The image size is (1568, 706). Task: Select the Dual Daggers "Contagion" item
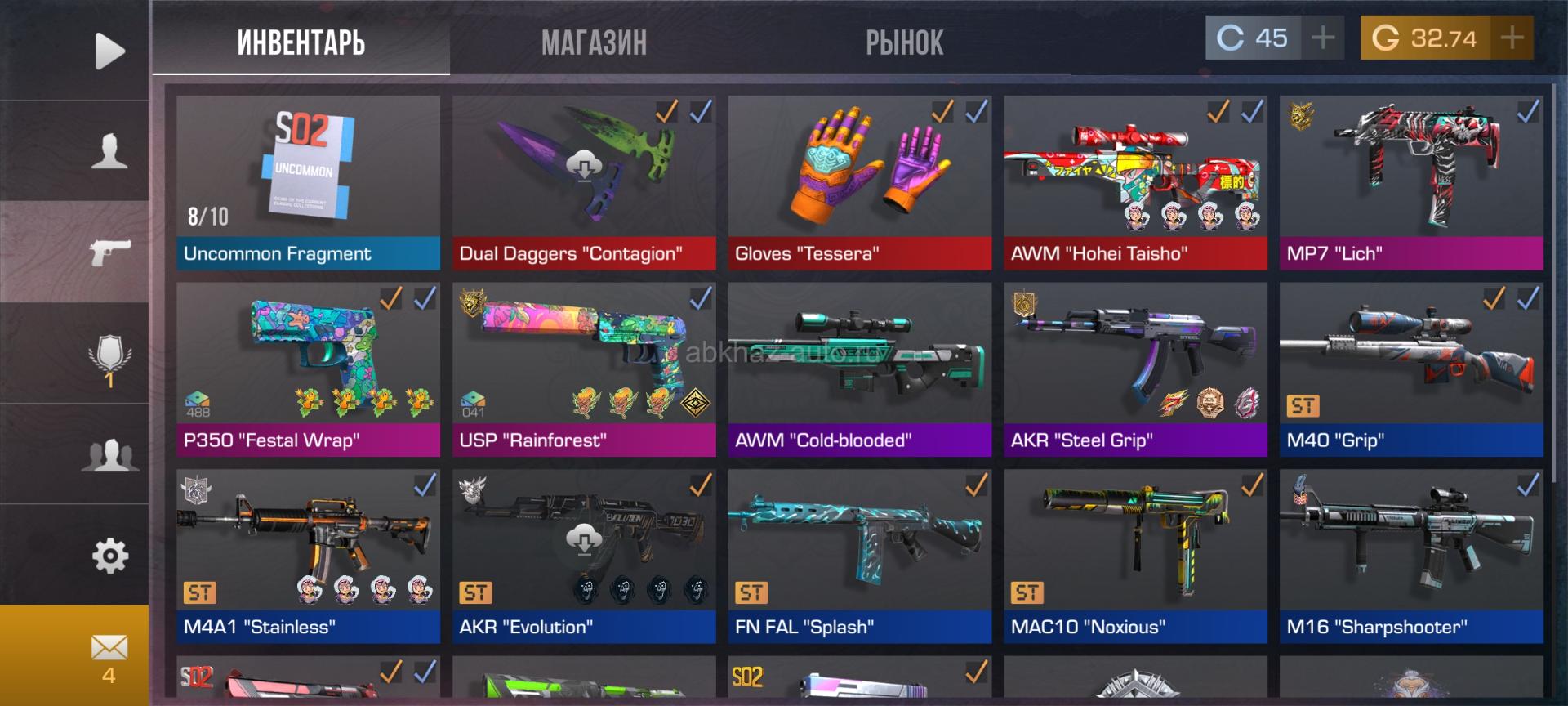click(583, 182)
